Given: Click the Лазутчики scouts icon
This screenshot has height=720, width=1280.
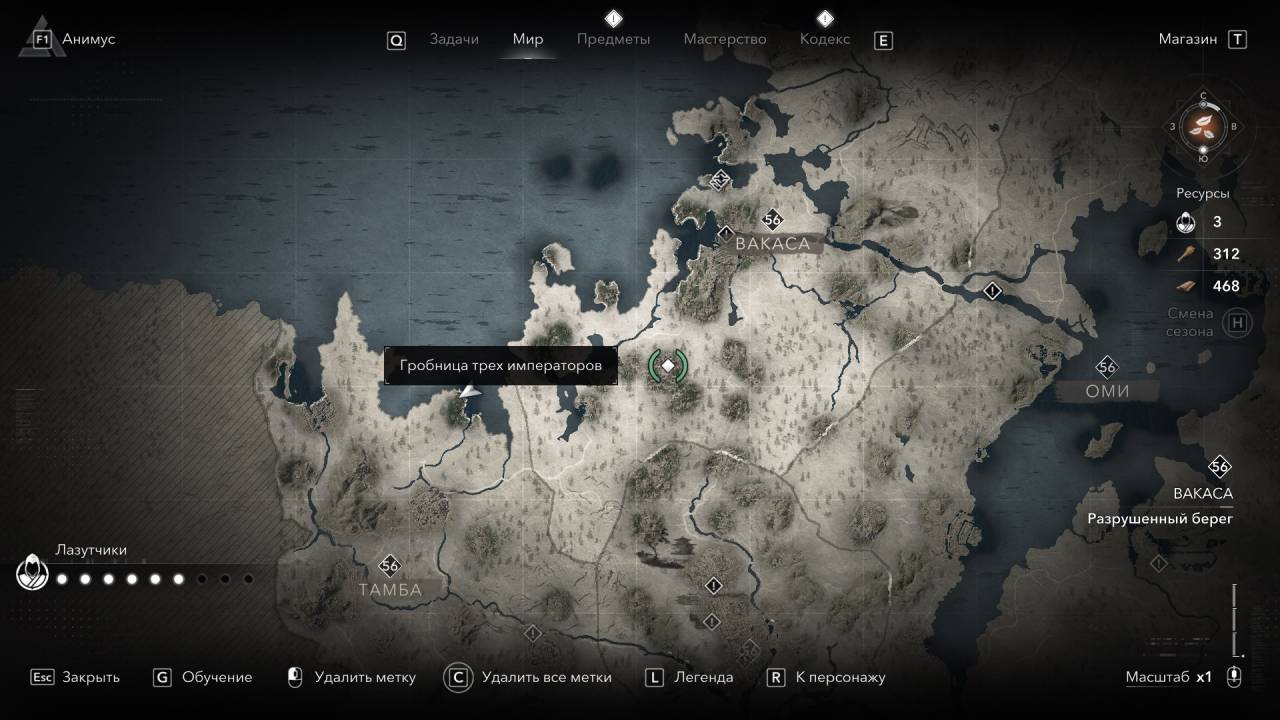Looking at the screenshot, I should pyautogui.click(x=32, y=574).
